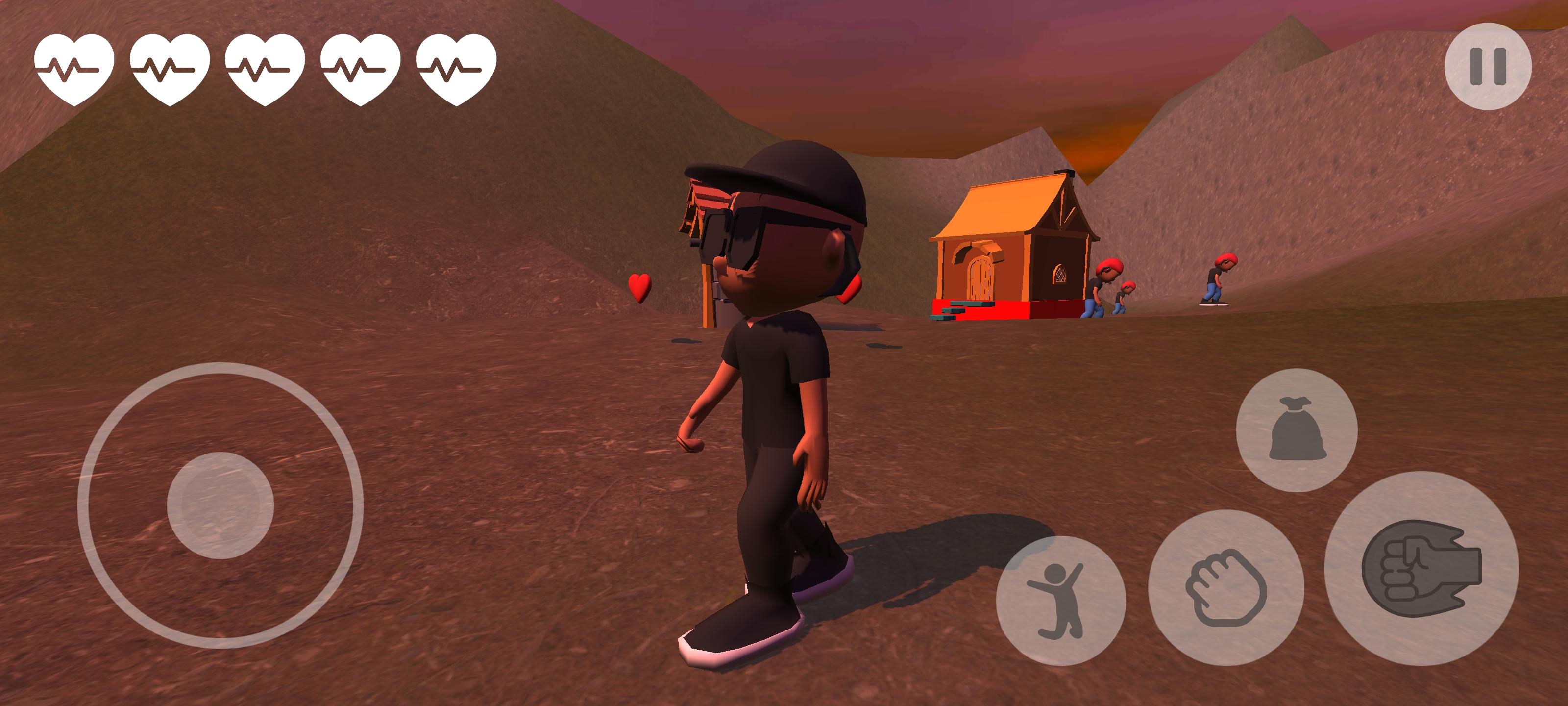Pause the game
This screenshot has width=1568, height=706.
1487,66
